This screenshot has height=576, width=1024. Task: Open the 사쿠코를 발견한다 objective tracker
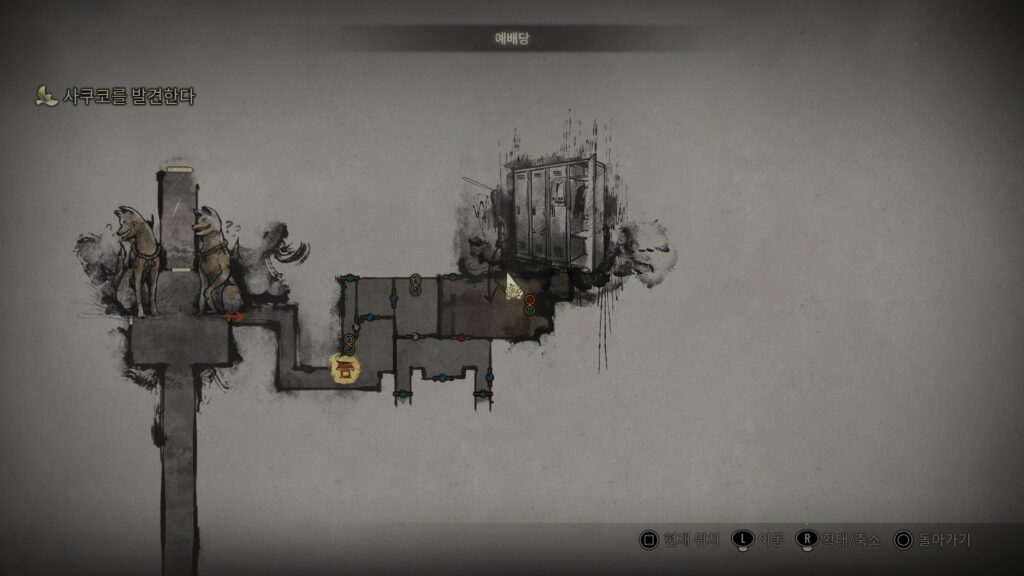pyautogui.click(x=116, y=97)
